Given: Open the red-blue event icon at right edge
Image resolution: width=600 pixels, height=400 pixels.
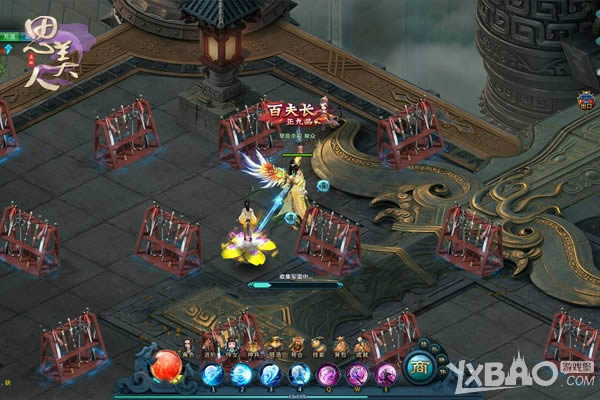Looking at the screenshot, I should coord(584,100).
